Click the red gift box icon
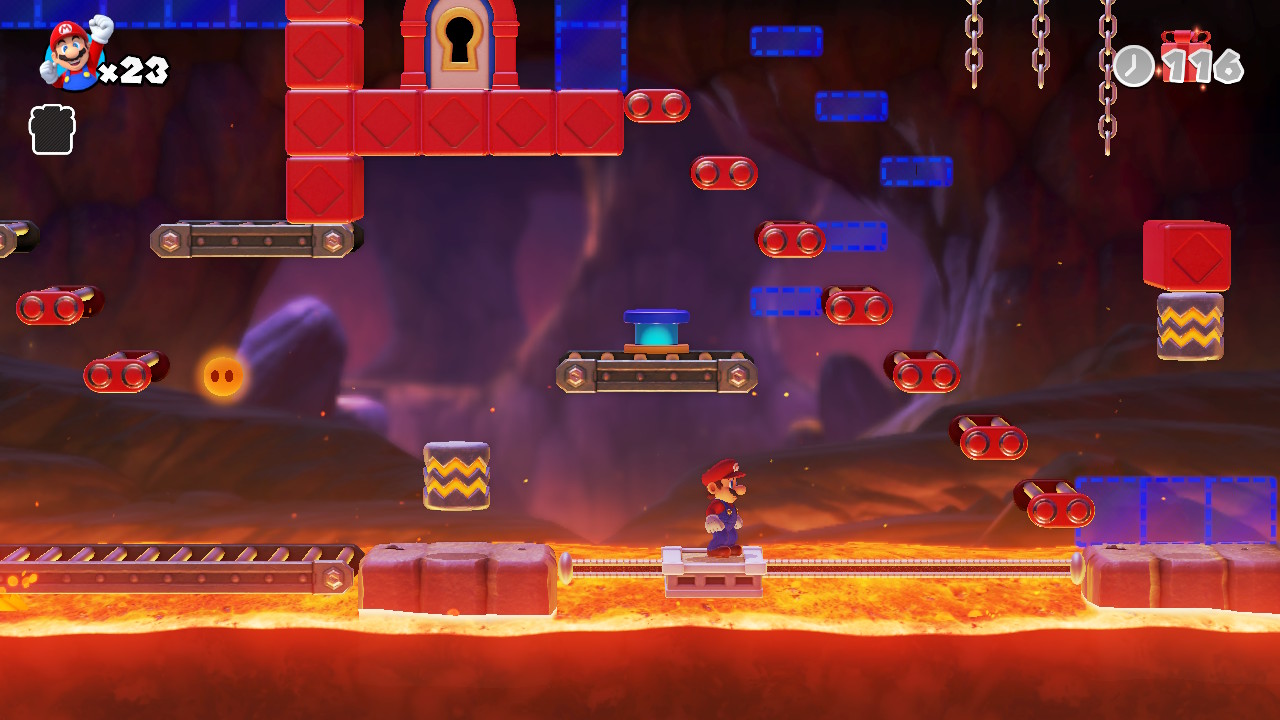 pyautogui.click(x=1186, y=52)
